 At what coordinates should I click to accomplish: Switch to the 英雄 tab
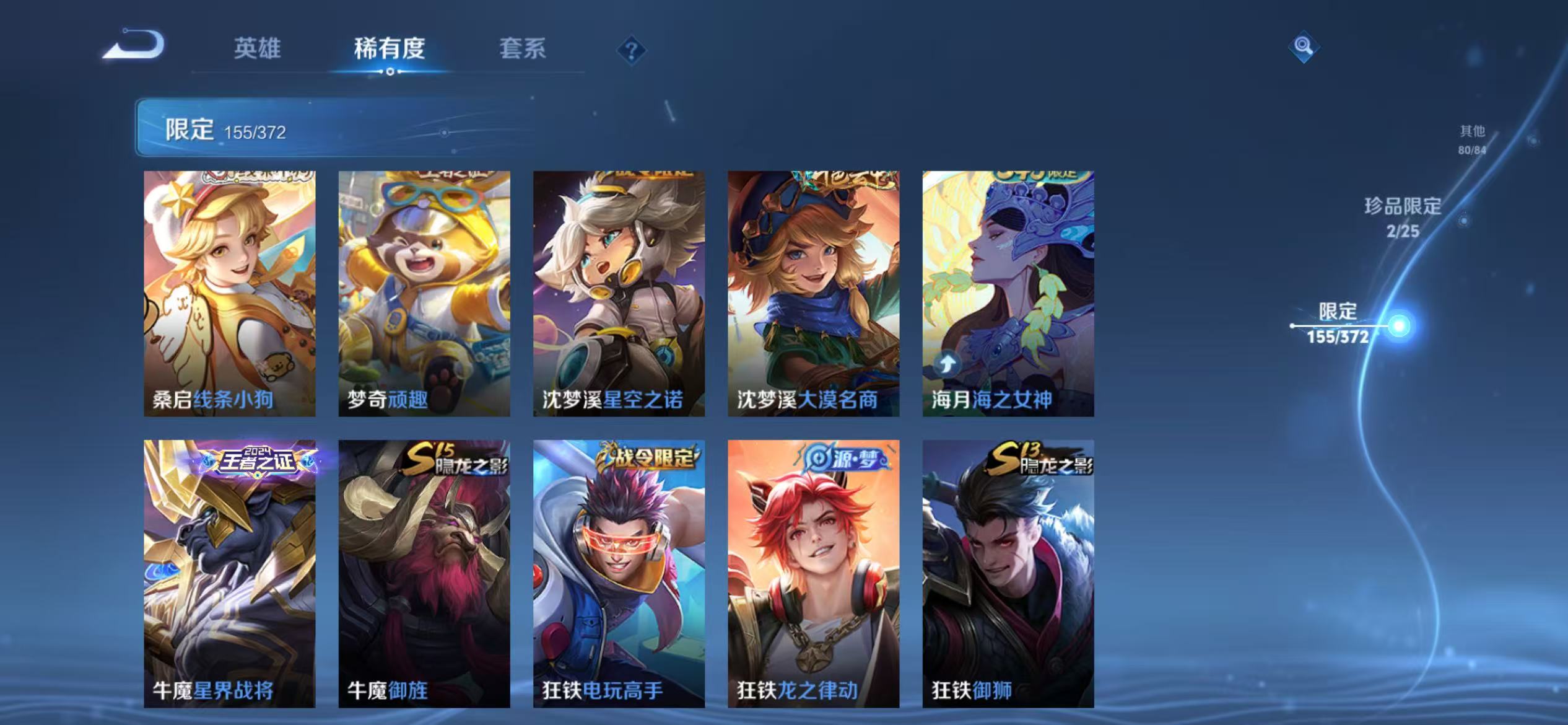point(258,50)
